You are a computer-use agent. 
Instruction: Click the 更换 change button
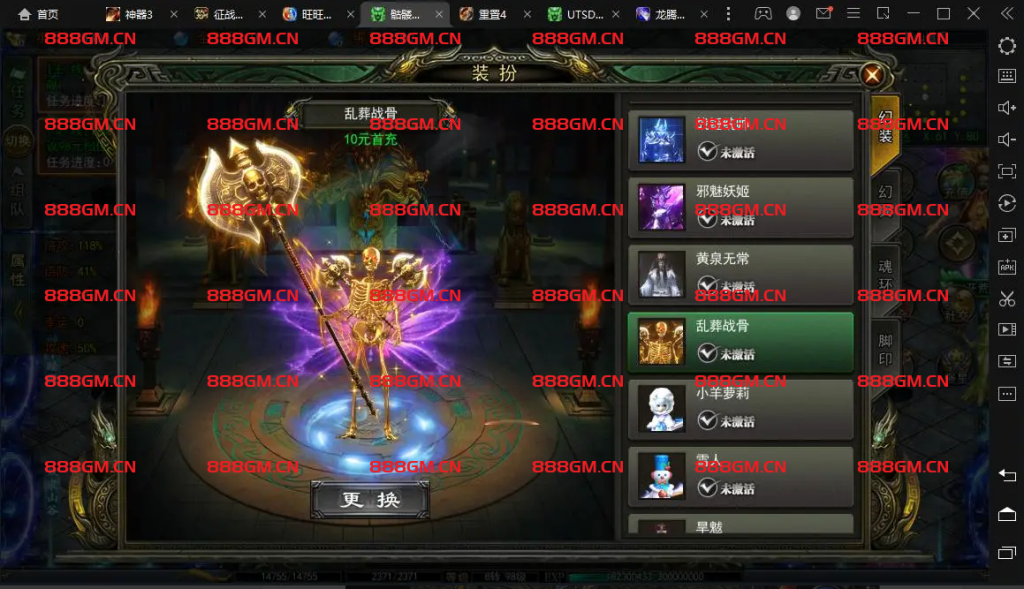[x=370, y=499]
